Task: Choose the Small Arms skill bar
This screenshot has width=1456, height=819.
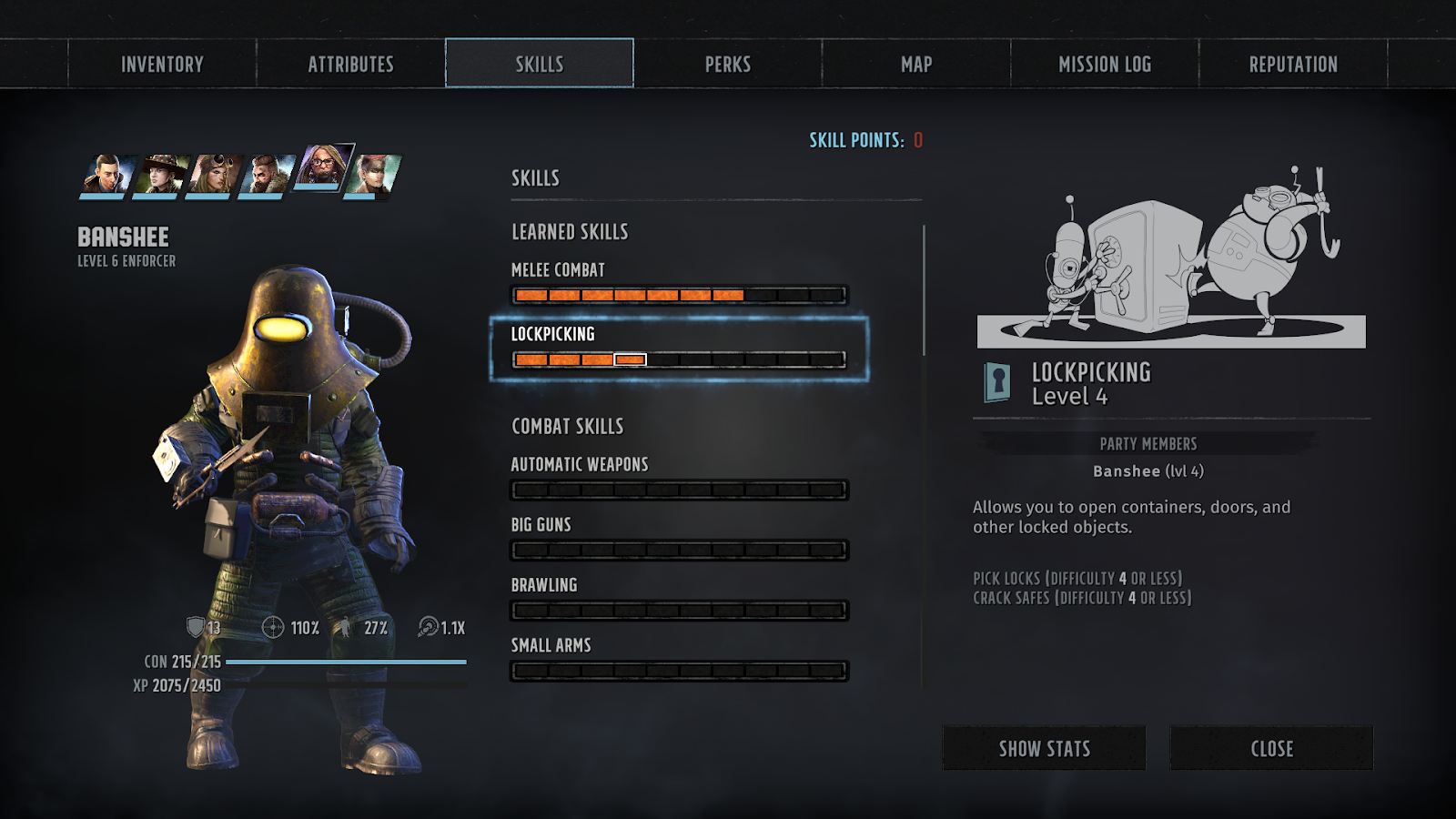Action: coord(679,671)
